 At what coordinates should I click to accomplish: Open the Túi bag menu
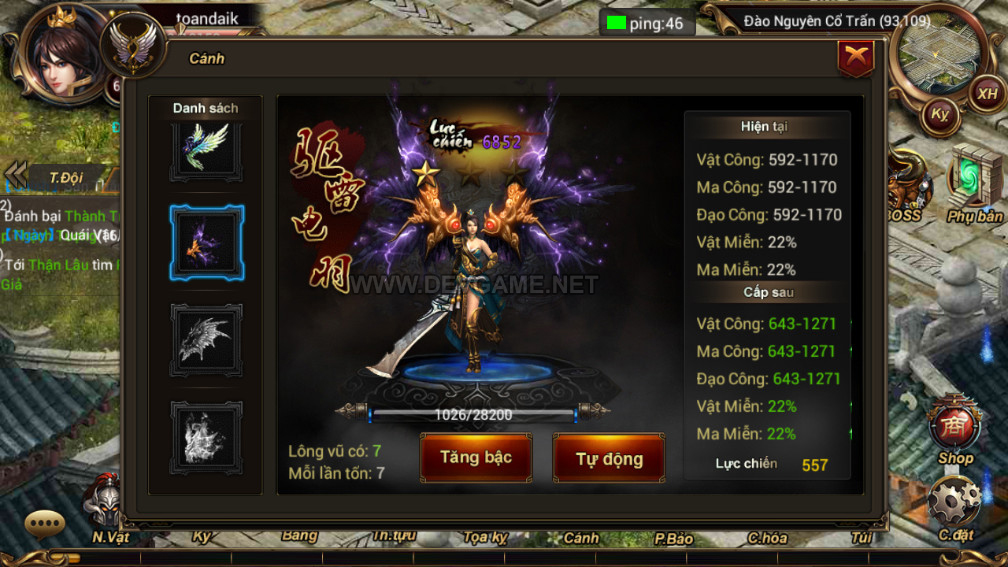click(x=861, y=538)
